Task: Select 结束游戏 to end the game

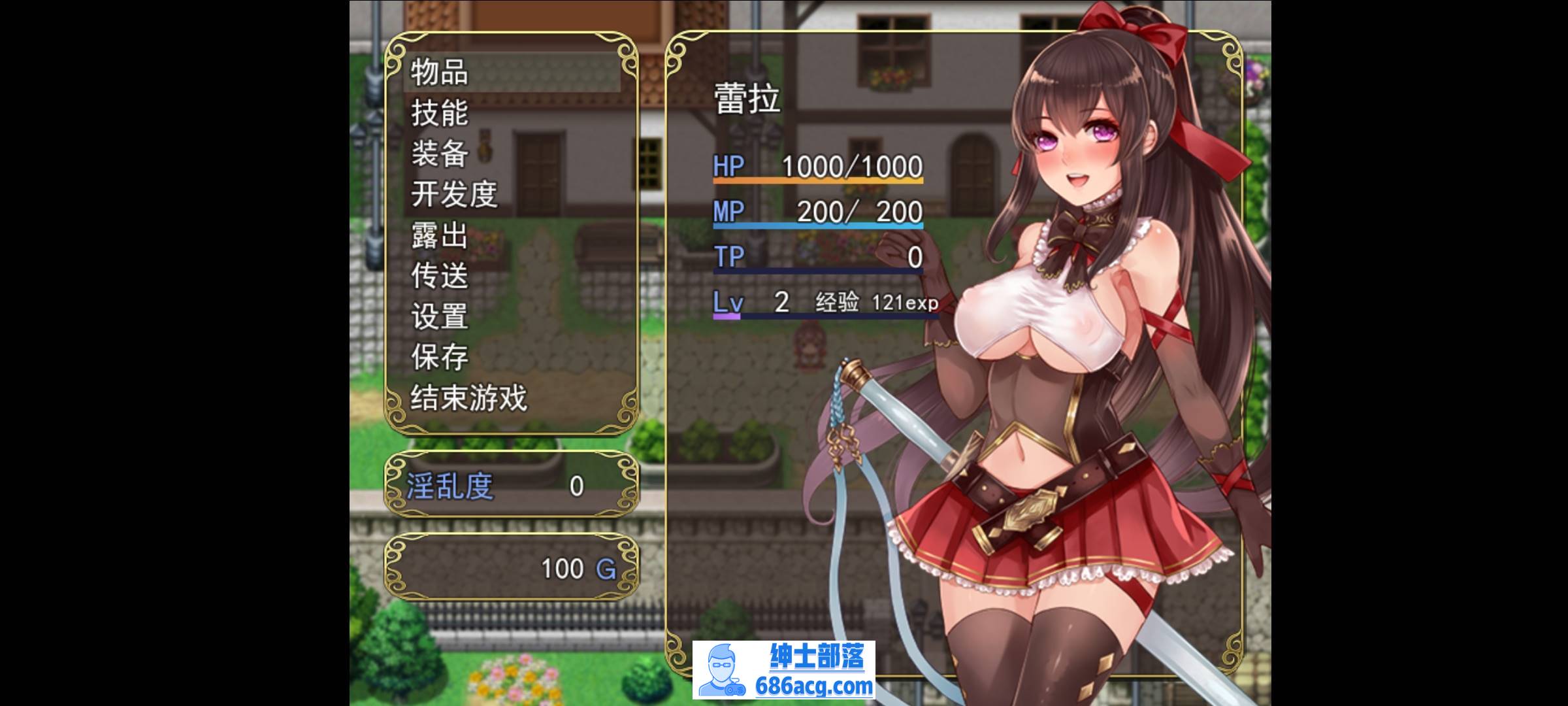Action: (468, 397)
